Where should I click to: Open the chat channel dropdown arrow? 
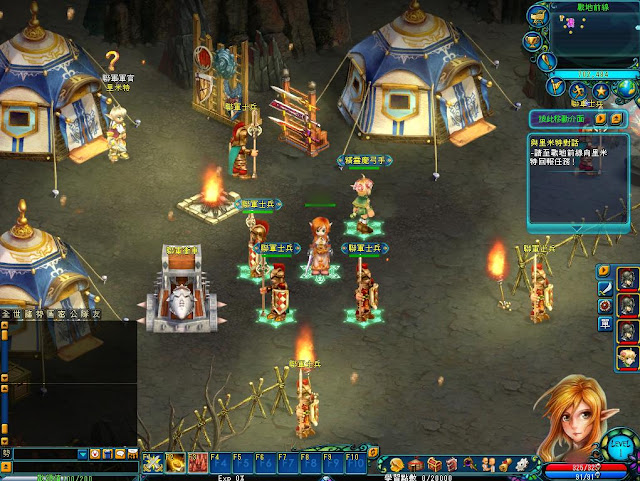[x=82, y=454]
